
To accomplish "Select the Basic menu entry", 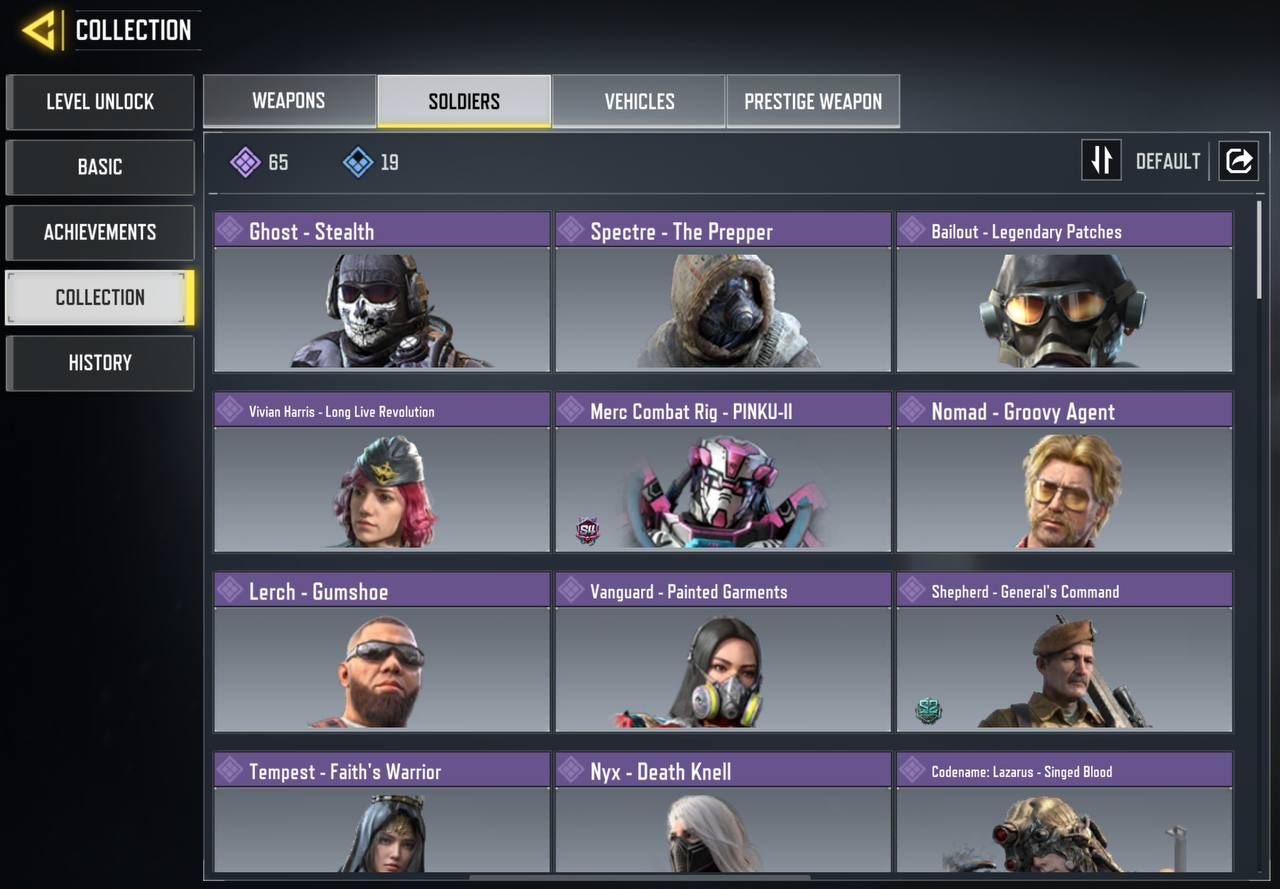I will point(100,167).
